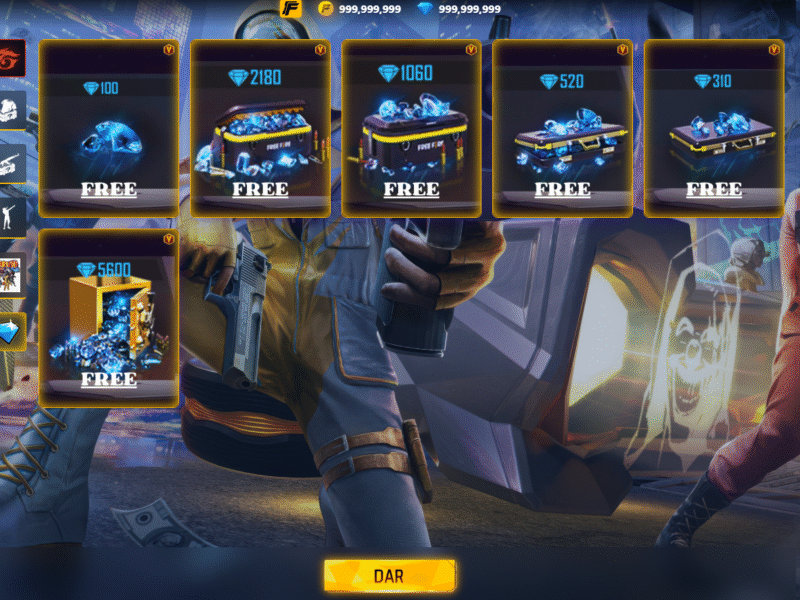Select the 5600 diamonds golden safe
Viewport: 800px width, 600px height.
click(109, 317)
